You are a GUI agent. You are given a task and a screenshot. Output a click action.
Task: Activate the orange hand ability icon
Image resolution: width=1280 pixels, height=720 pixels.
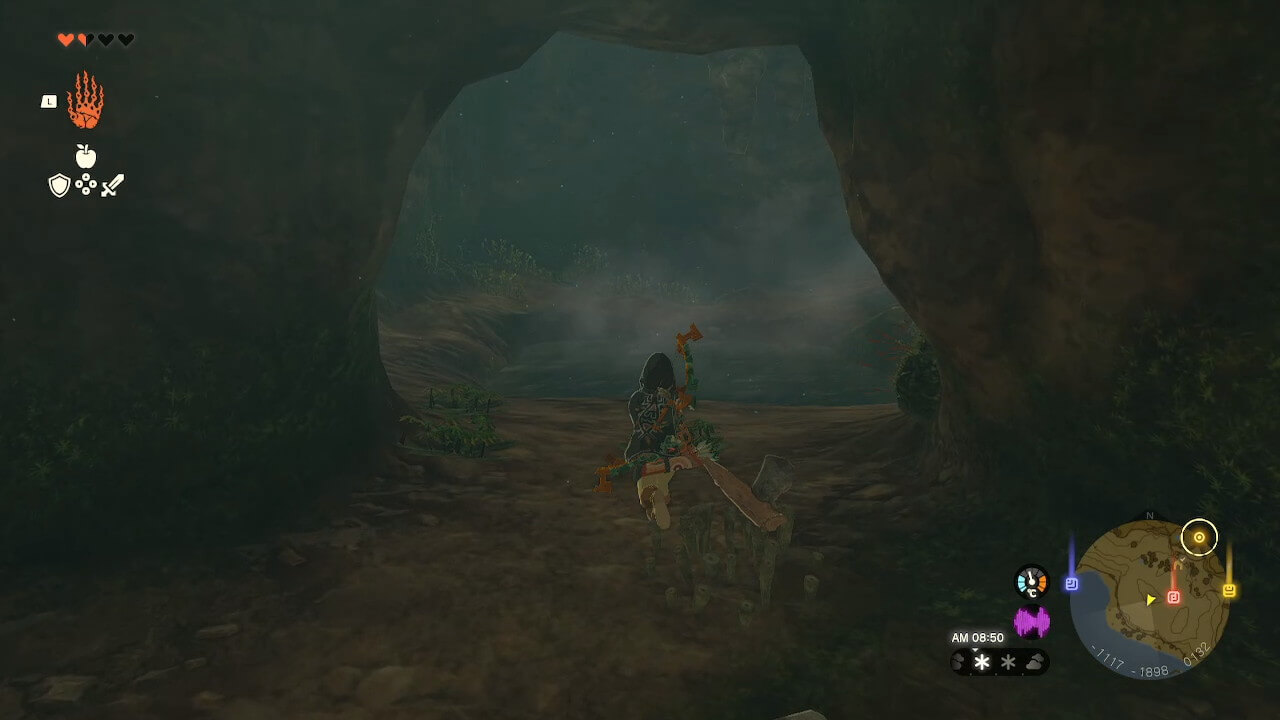point(85,100)
